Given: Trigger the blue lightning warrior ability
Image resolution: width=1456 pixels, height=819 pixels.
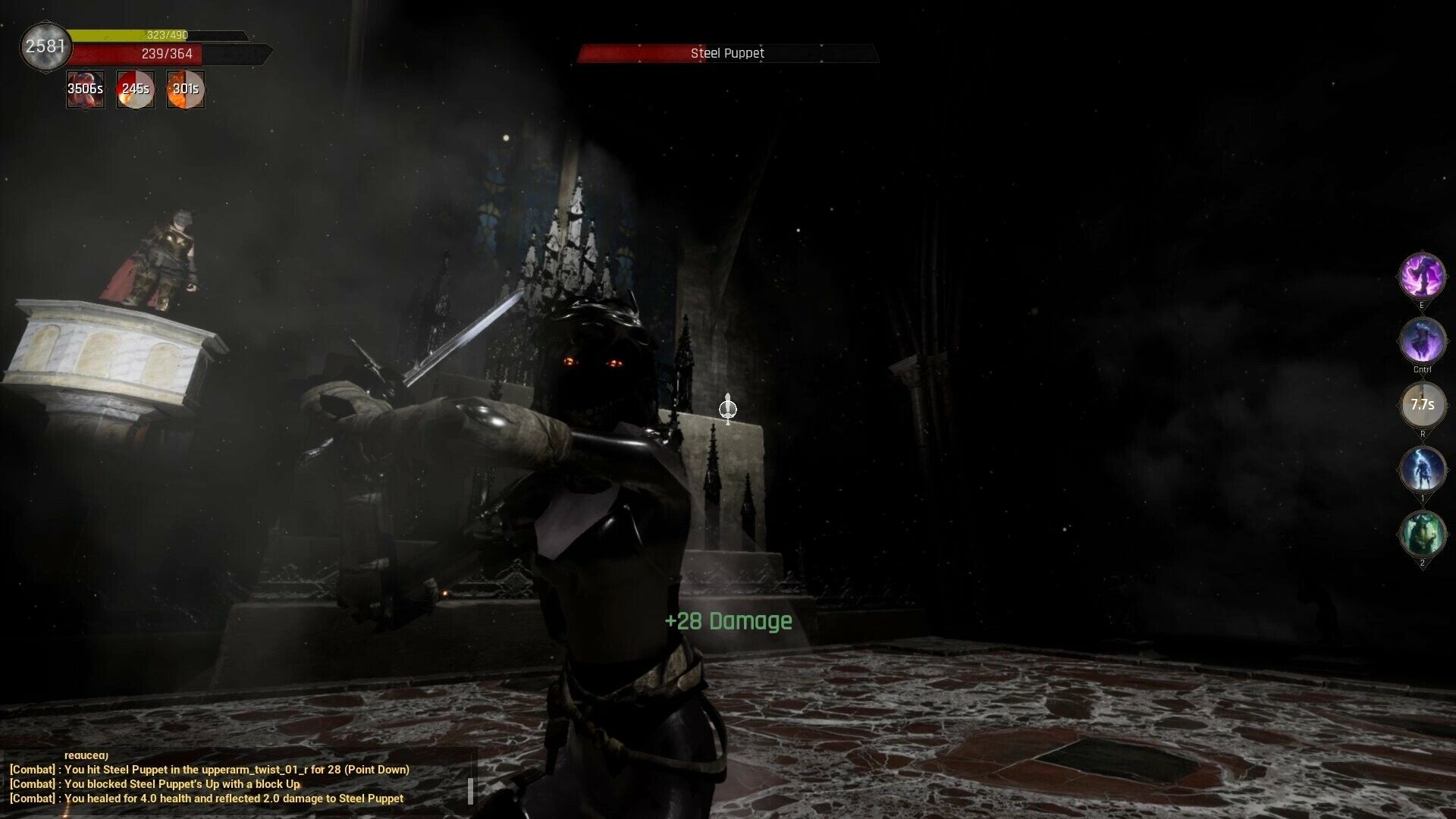Looking at the screenshot, I should (1423, 469).
